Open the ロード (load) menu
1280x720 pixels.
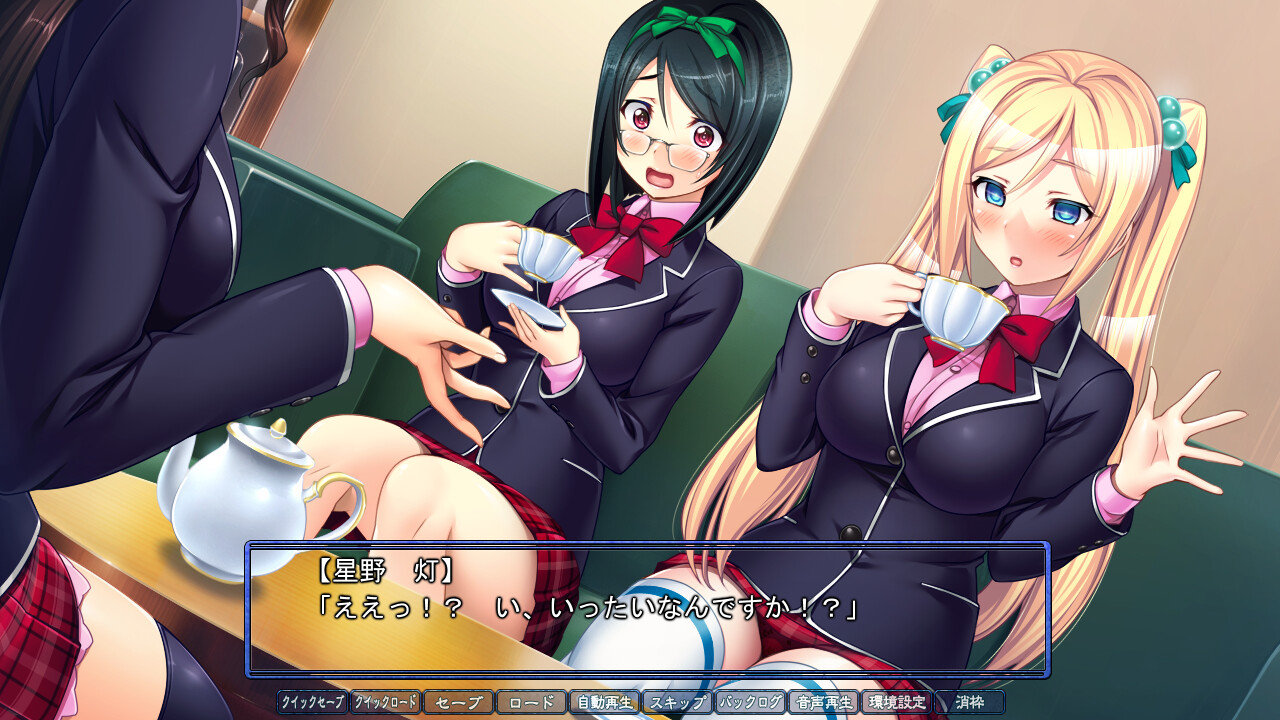(531, 702)
